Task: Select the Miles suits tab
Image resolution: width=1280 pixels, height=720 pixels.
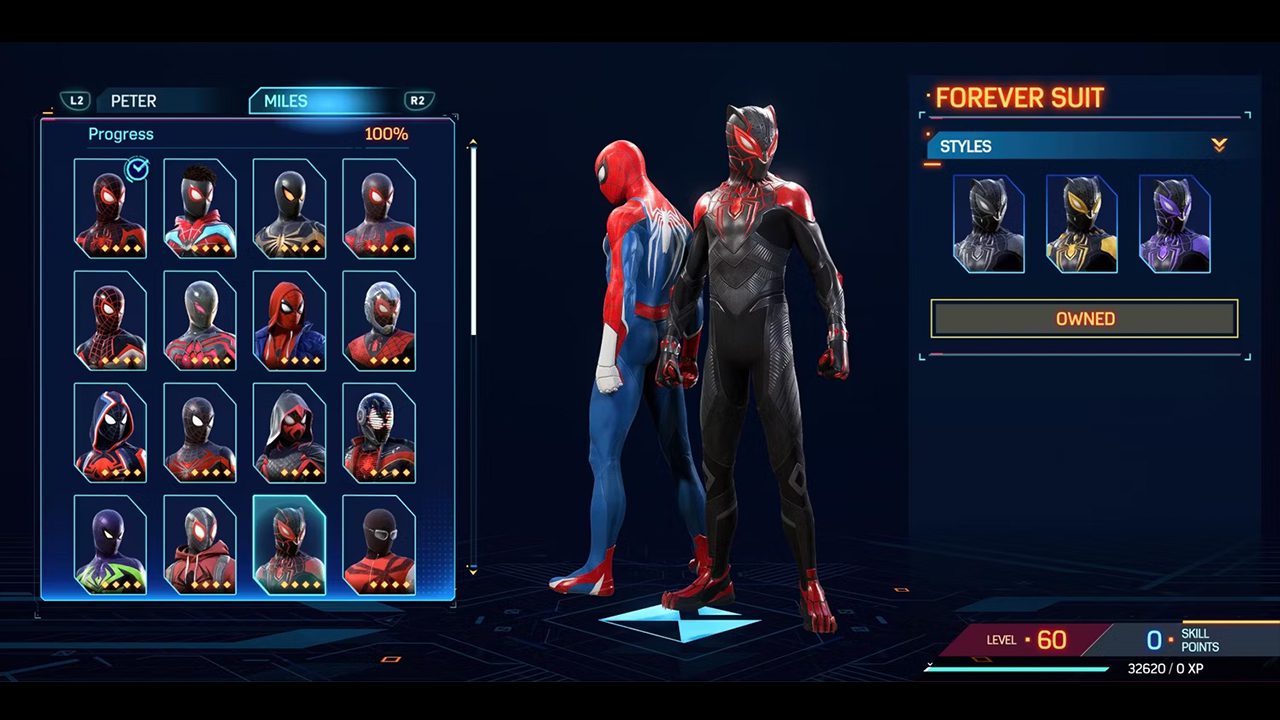Action: tap(286, 101)
